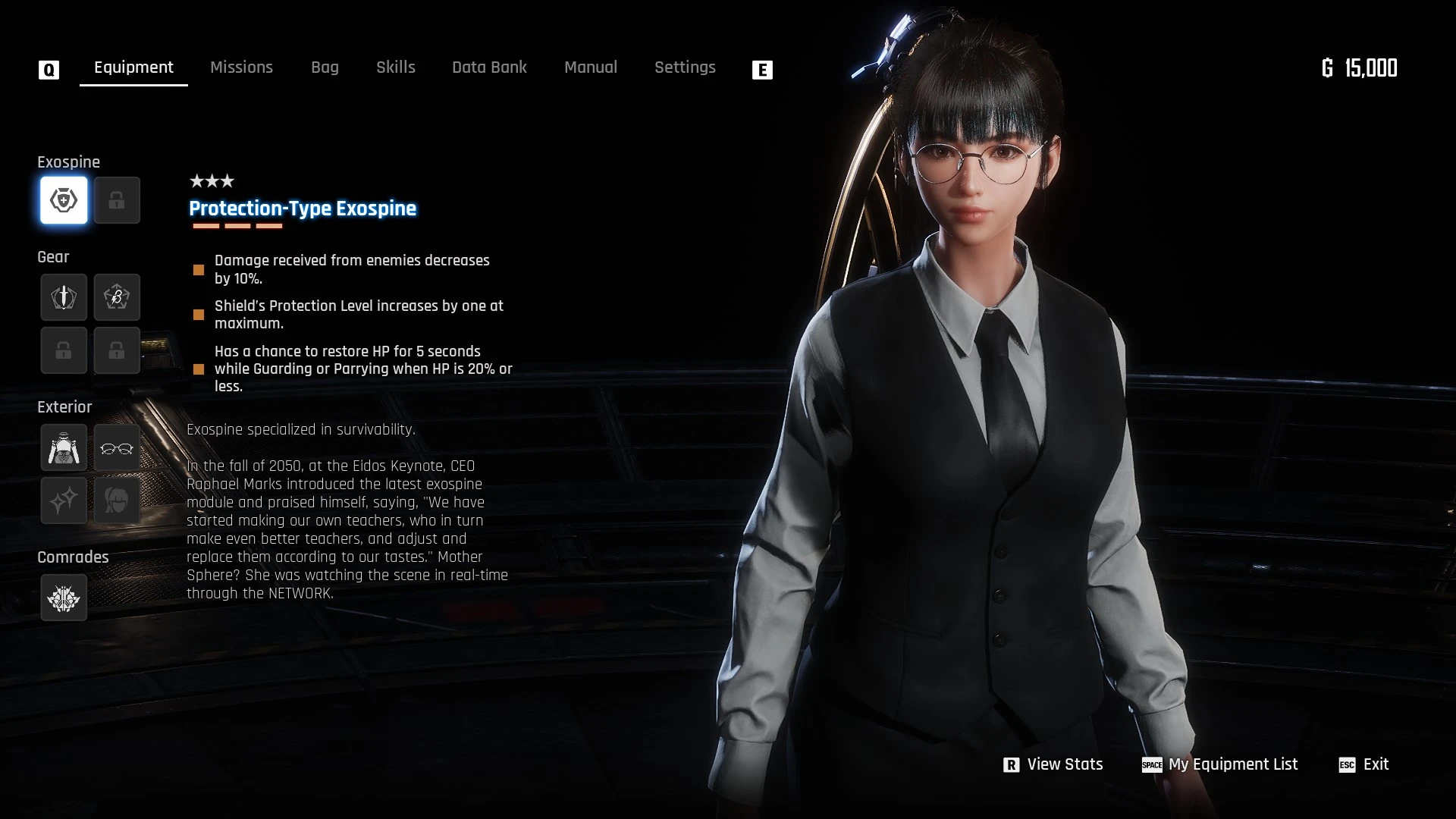Click the locked second Exospine slot

(x=117, y=200)
